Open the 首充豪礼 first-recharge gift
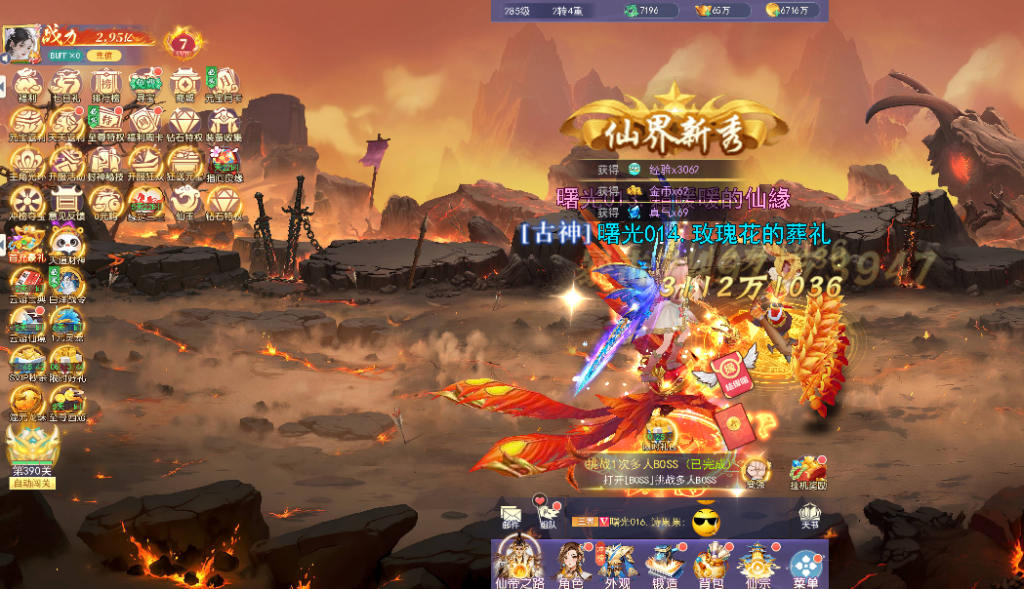The width and height of the screenshot is (1024, 589). [26, 245]
